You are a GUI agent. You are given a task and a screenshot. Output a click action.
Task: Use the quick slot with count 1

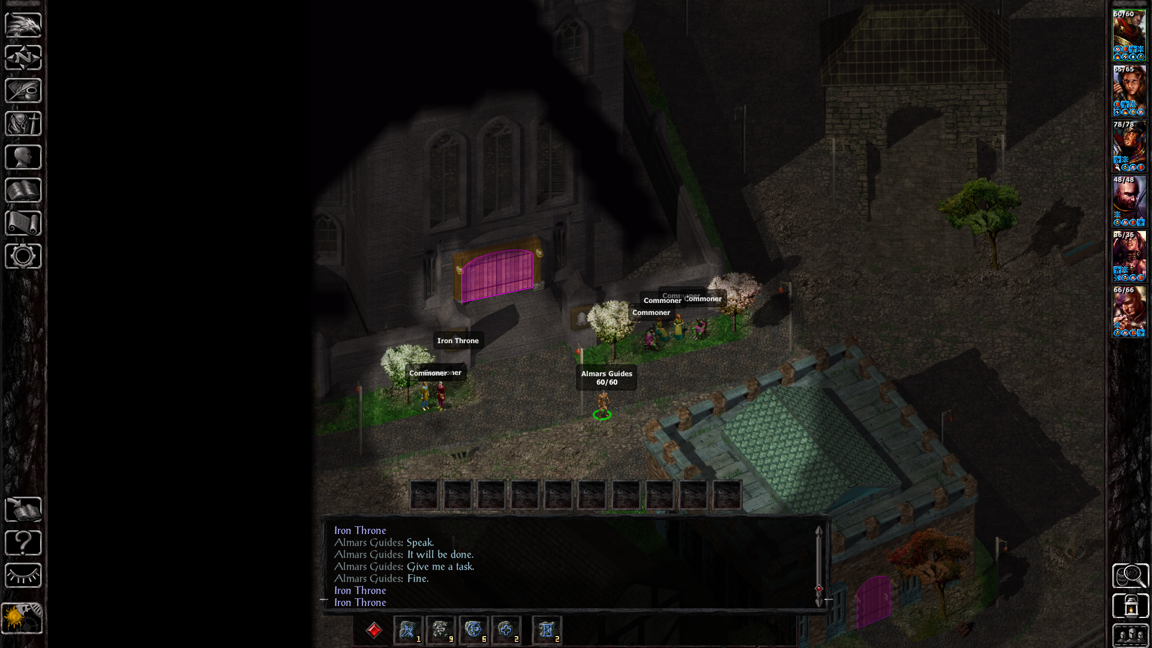407,630
